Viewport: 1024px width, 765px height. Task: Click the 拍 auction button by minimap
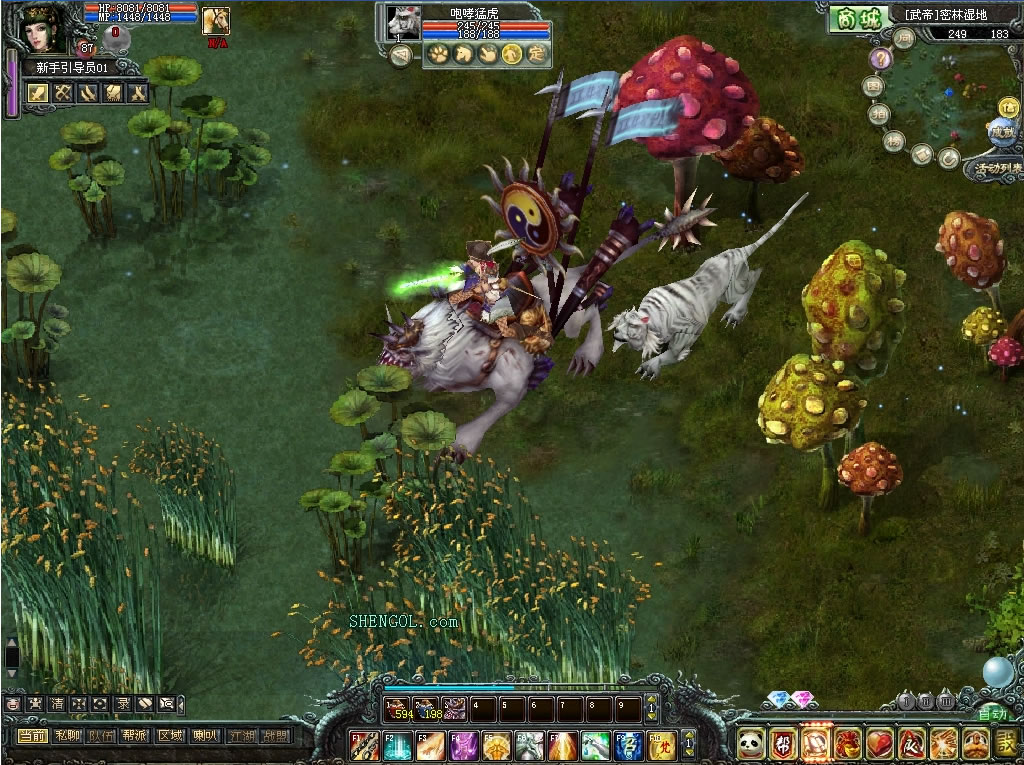click(879, 114)
